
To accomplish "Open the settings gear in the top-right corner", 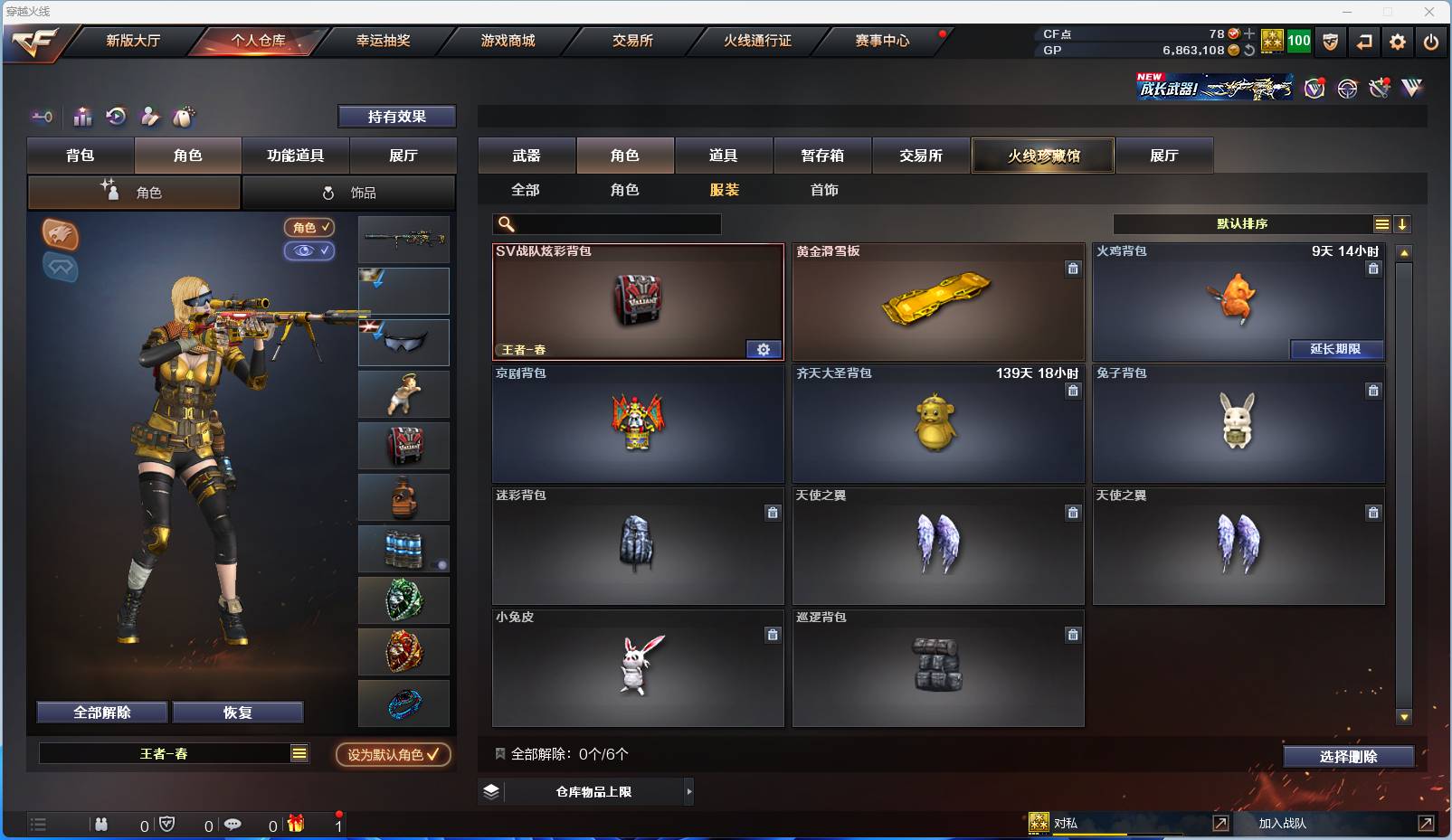I will pyautogui.click(x=1397, y=42).
